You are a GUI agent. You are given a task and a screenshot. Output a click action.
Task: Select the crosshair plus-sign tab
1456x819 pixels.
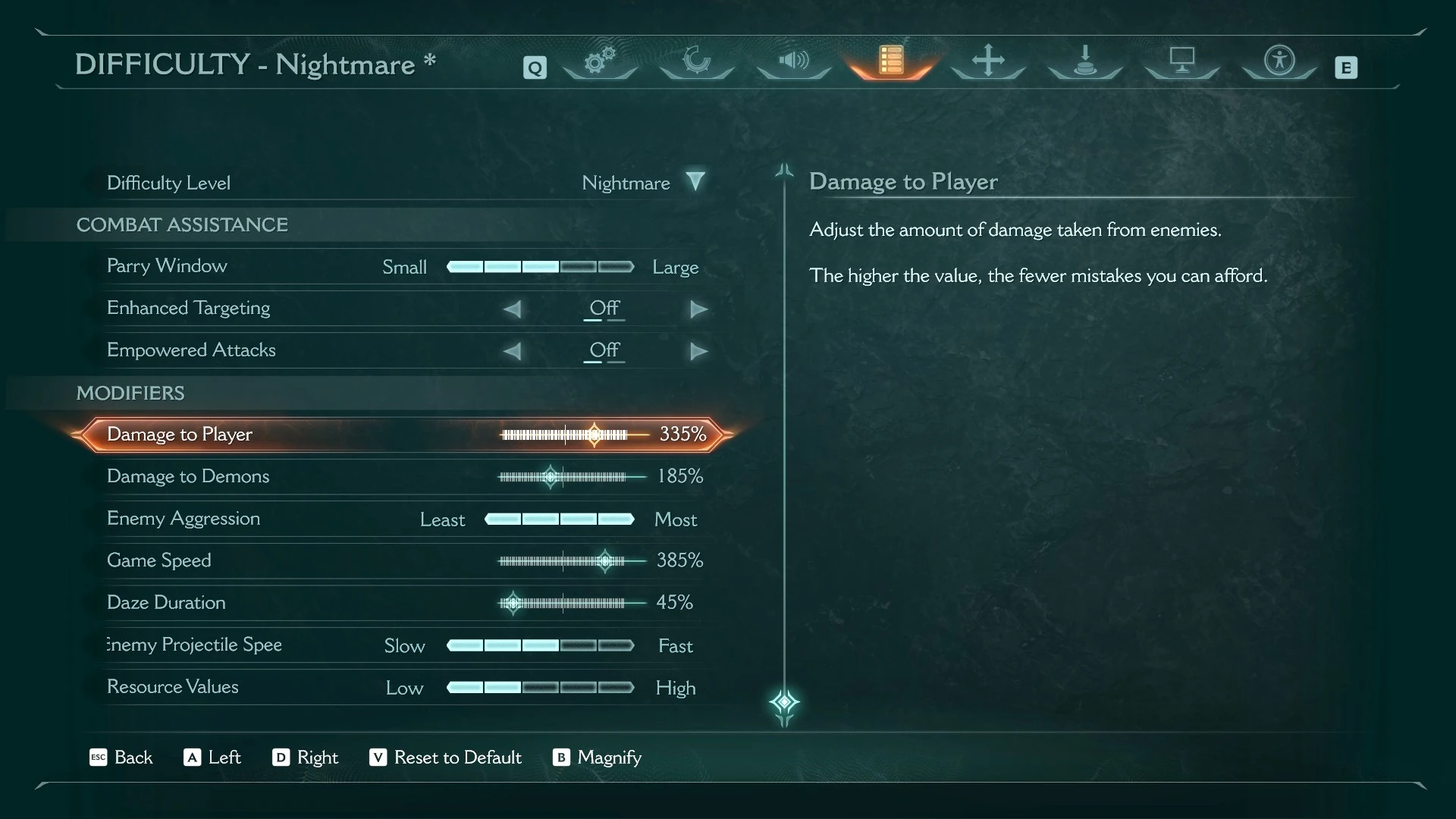(988, 61)
